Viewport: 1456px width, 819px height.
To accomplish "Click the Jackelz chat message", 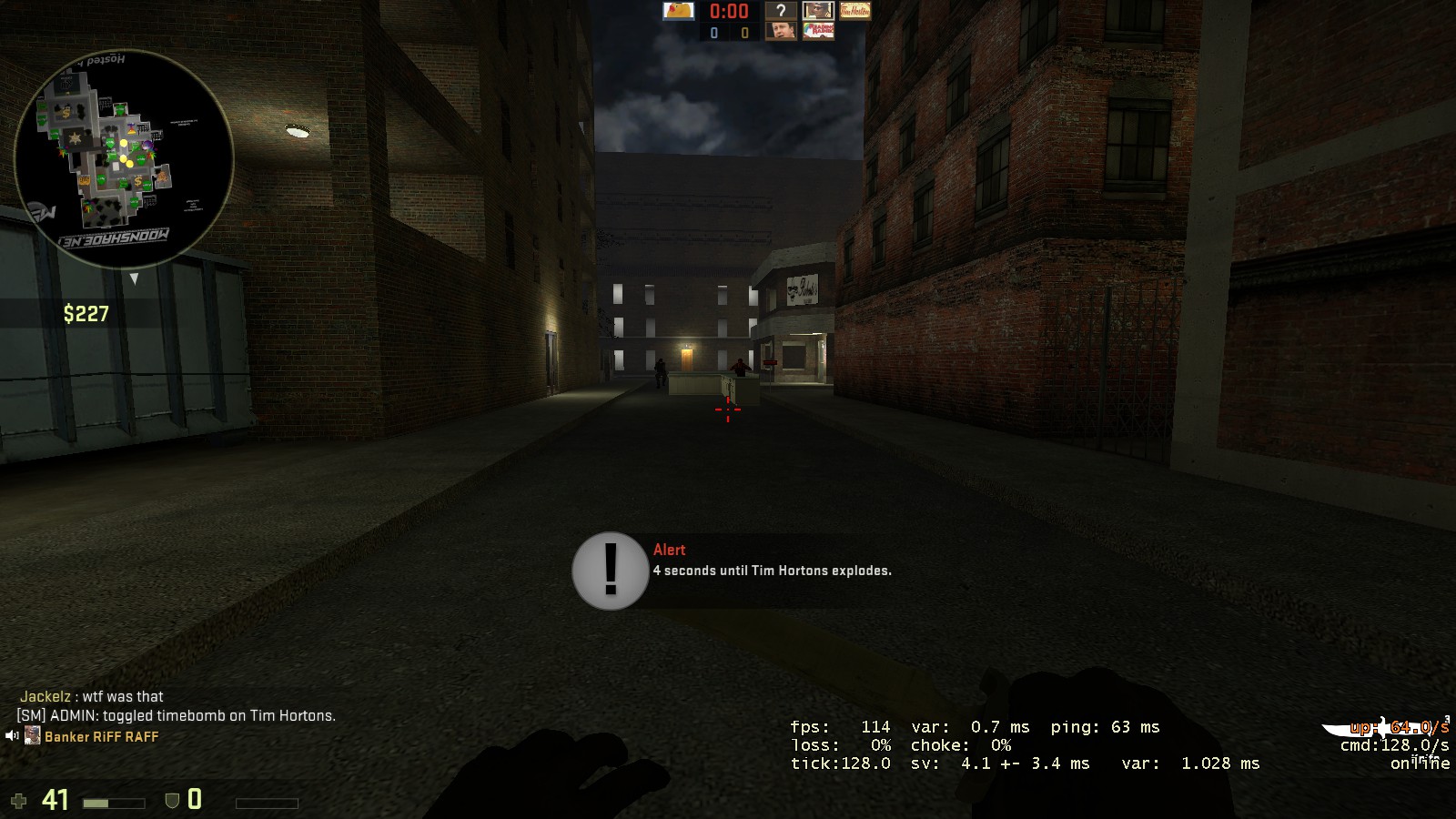I will (x=92, y=697).
